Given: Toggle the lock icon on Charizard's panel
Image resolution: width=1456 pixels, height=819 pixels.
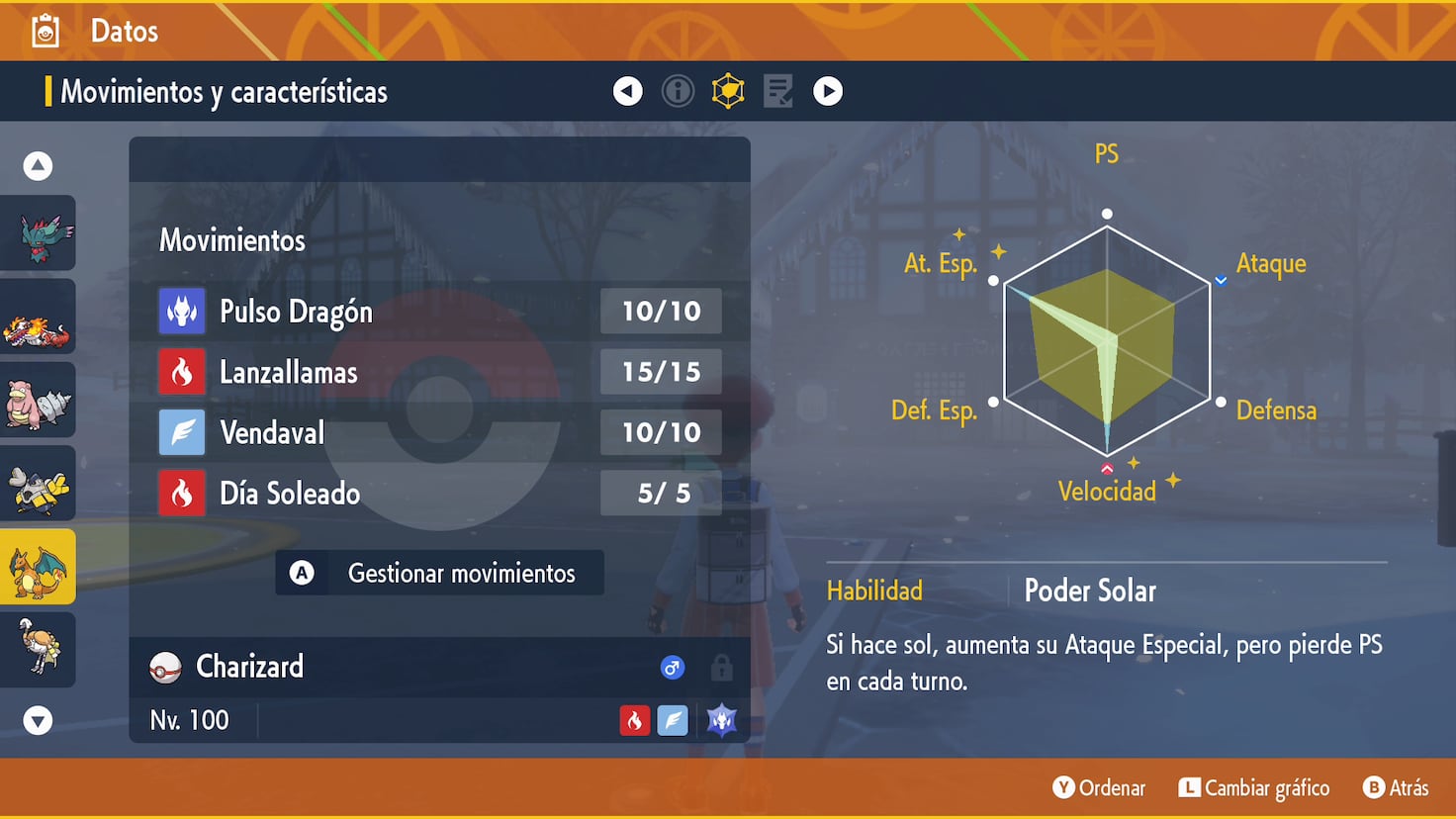Looking at the screenshot, I should tap(721, 667).
